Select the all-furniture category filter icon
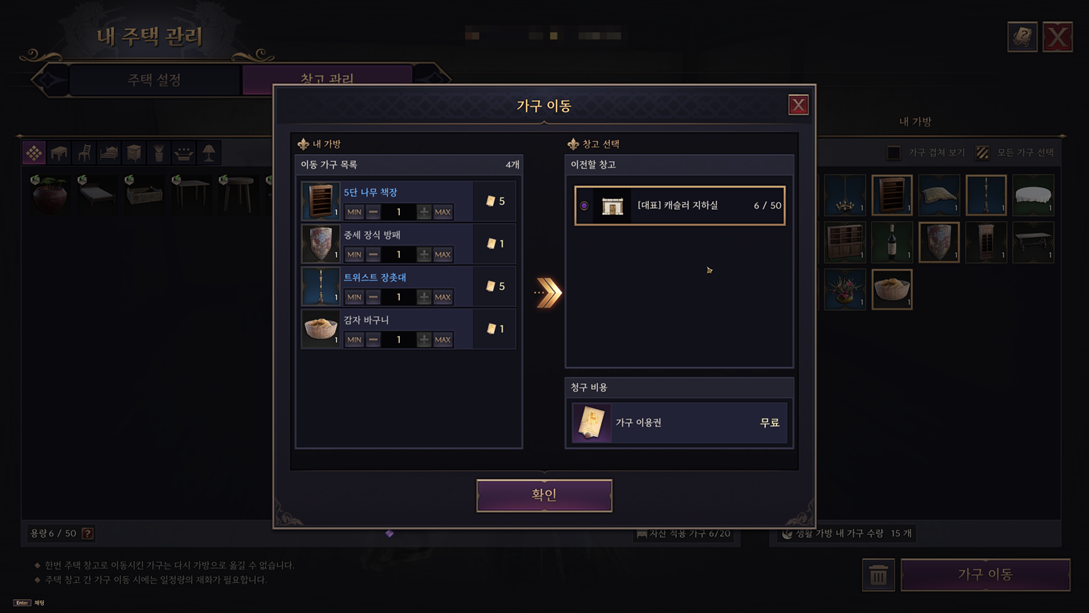The width and height of the screenshot is (1089, 613). pyautogui.click(x=34, y=153)
